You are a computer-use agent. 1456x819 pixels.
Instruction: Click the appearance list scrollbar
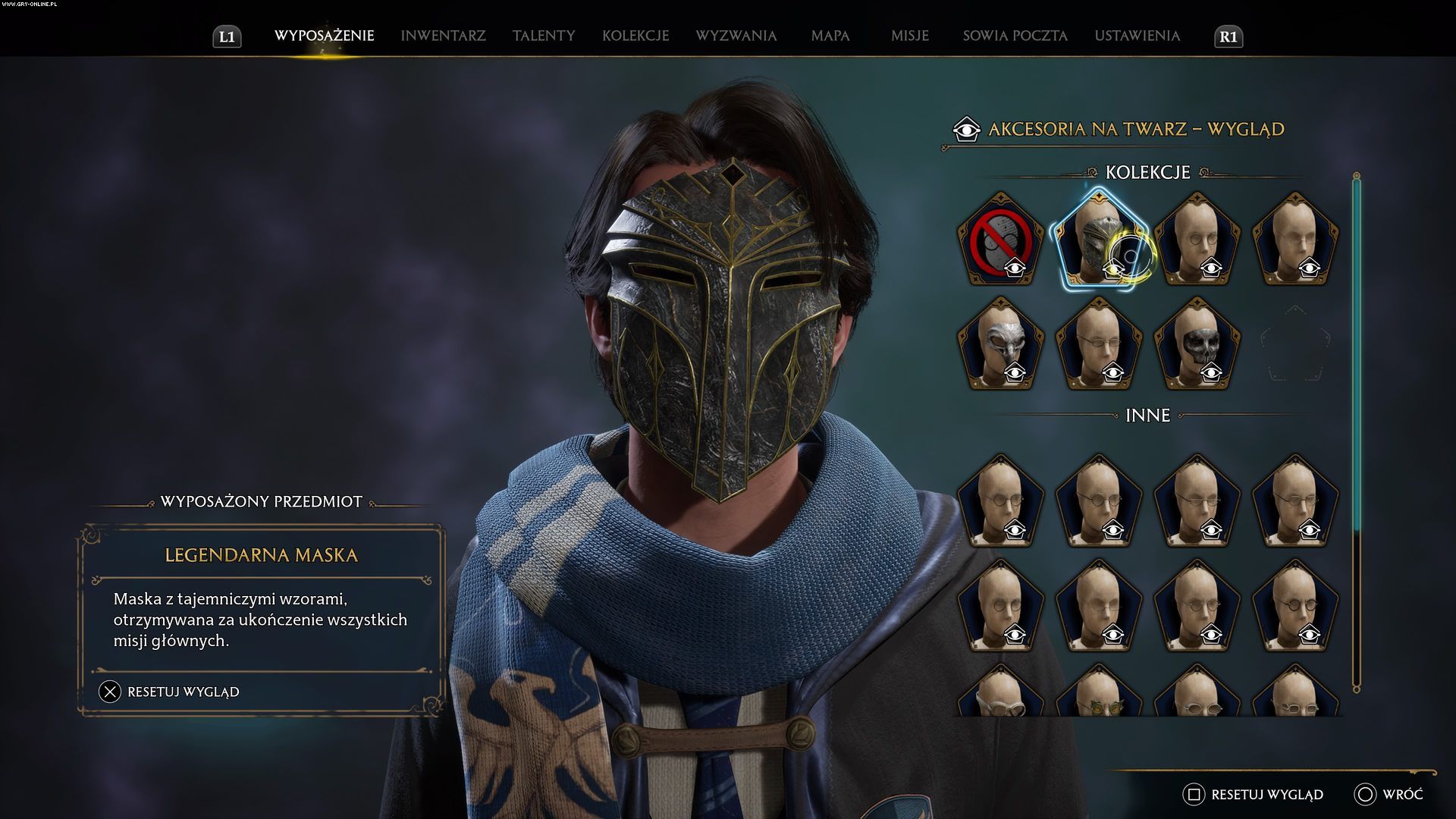1356,432
